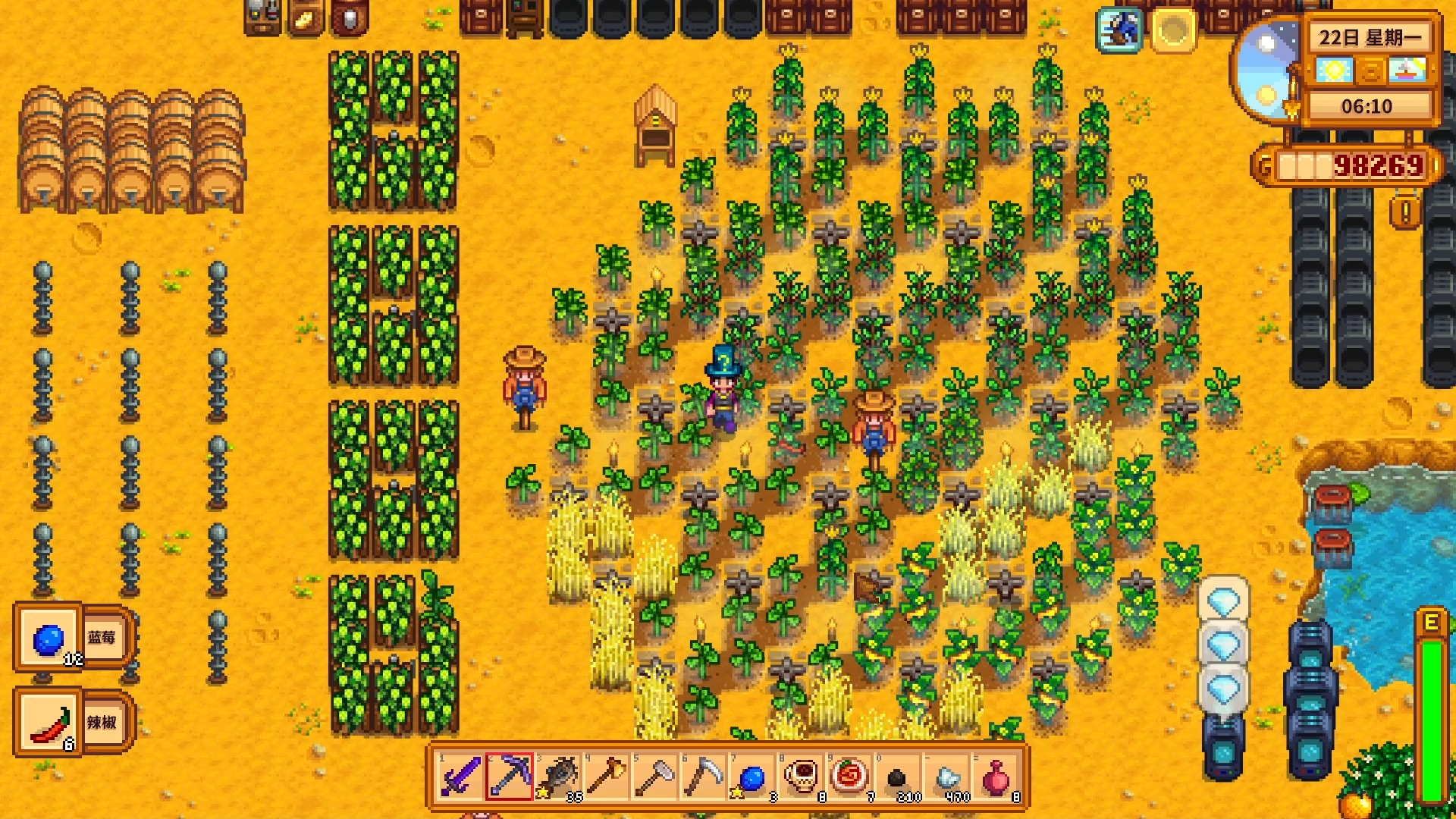Screen dimensions: 1456x819
Task: Select the starred fish stack of 35
Action: pyautogui.click(x=559, y=777)
